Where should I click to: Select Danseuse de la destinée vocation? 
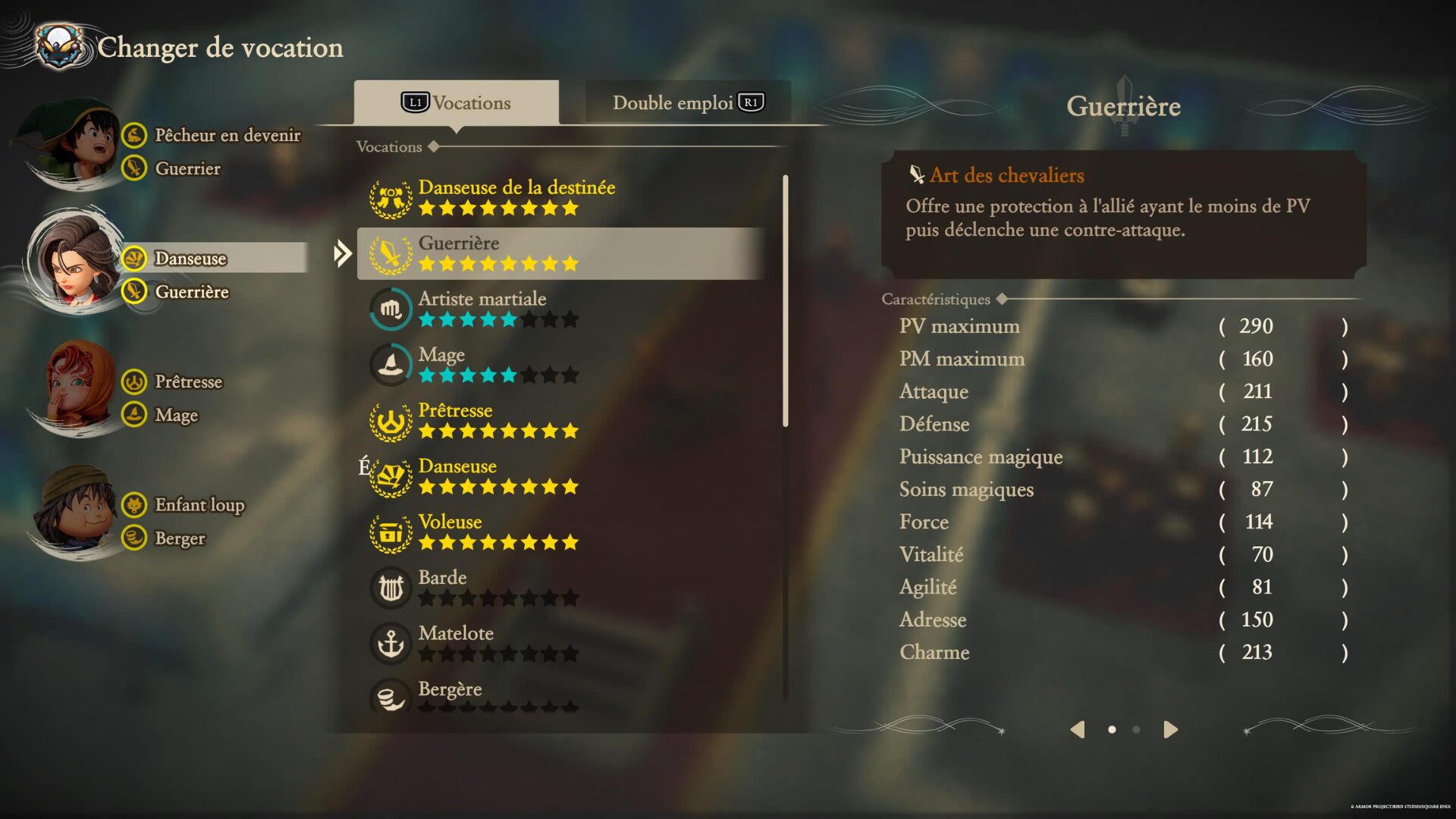516,197
